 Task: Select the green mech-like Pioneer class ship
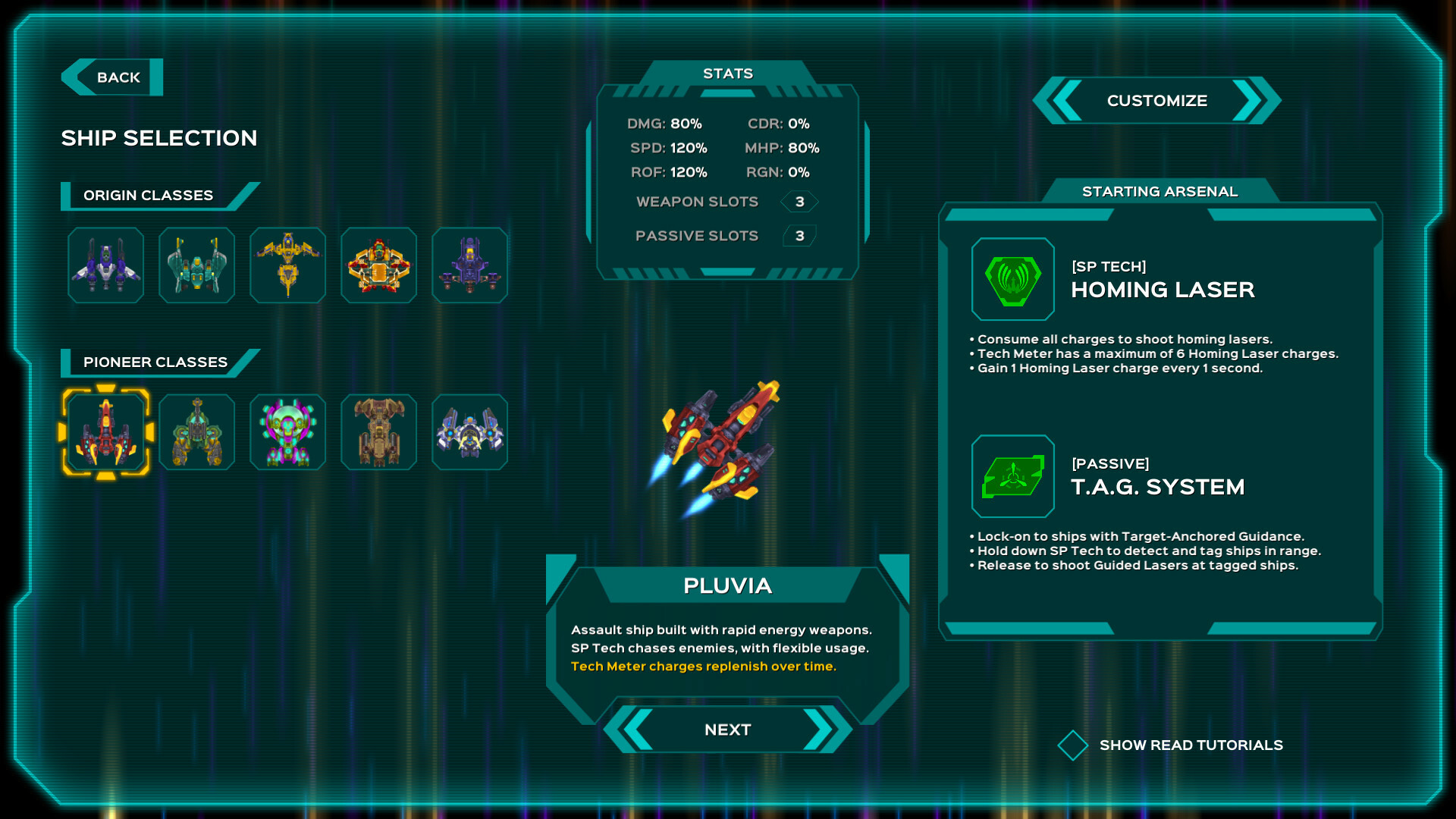pos(287,432)
